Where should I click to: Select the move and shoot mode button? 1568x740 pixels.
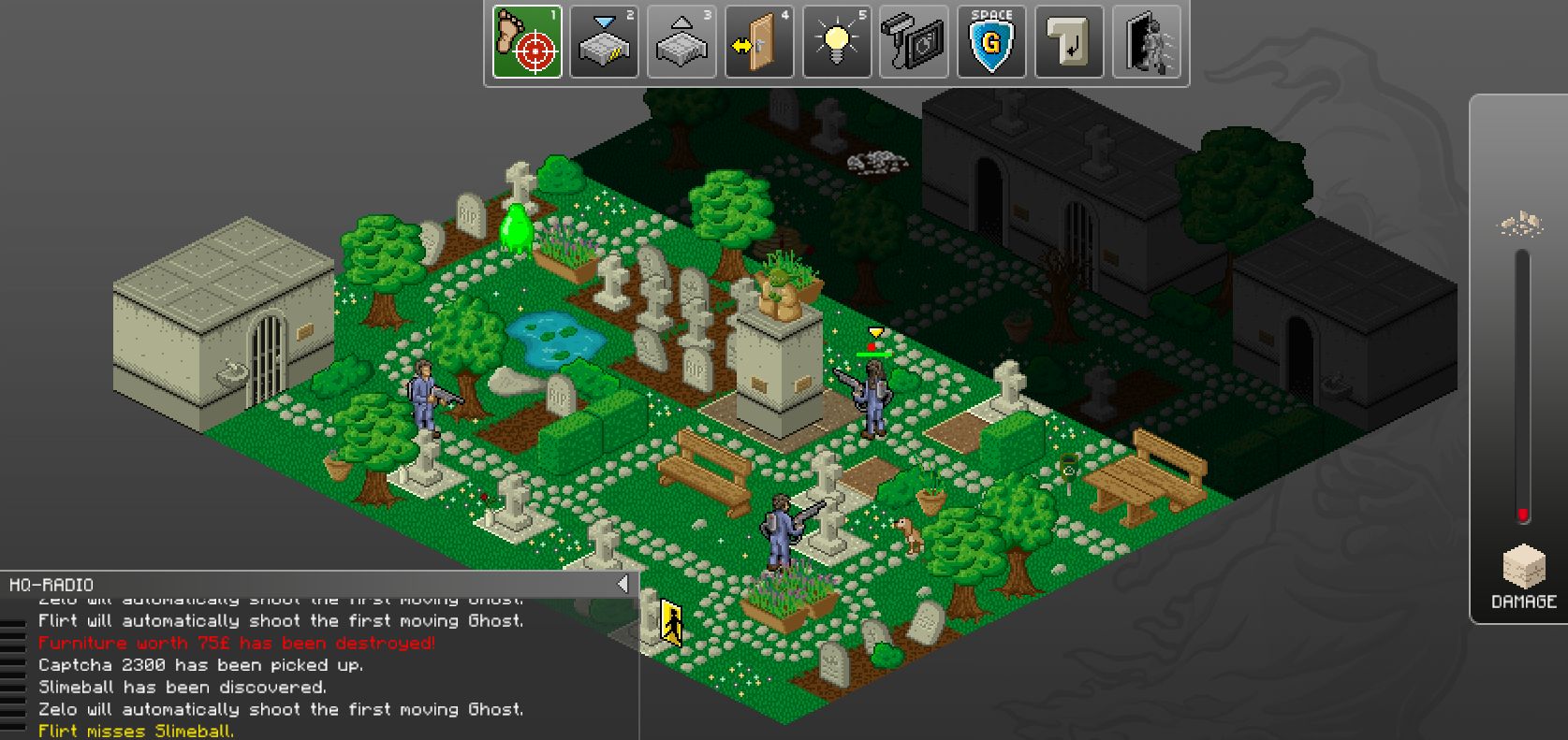pyautogui.click(x=527, y=42)
